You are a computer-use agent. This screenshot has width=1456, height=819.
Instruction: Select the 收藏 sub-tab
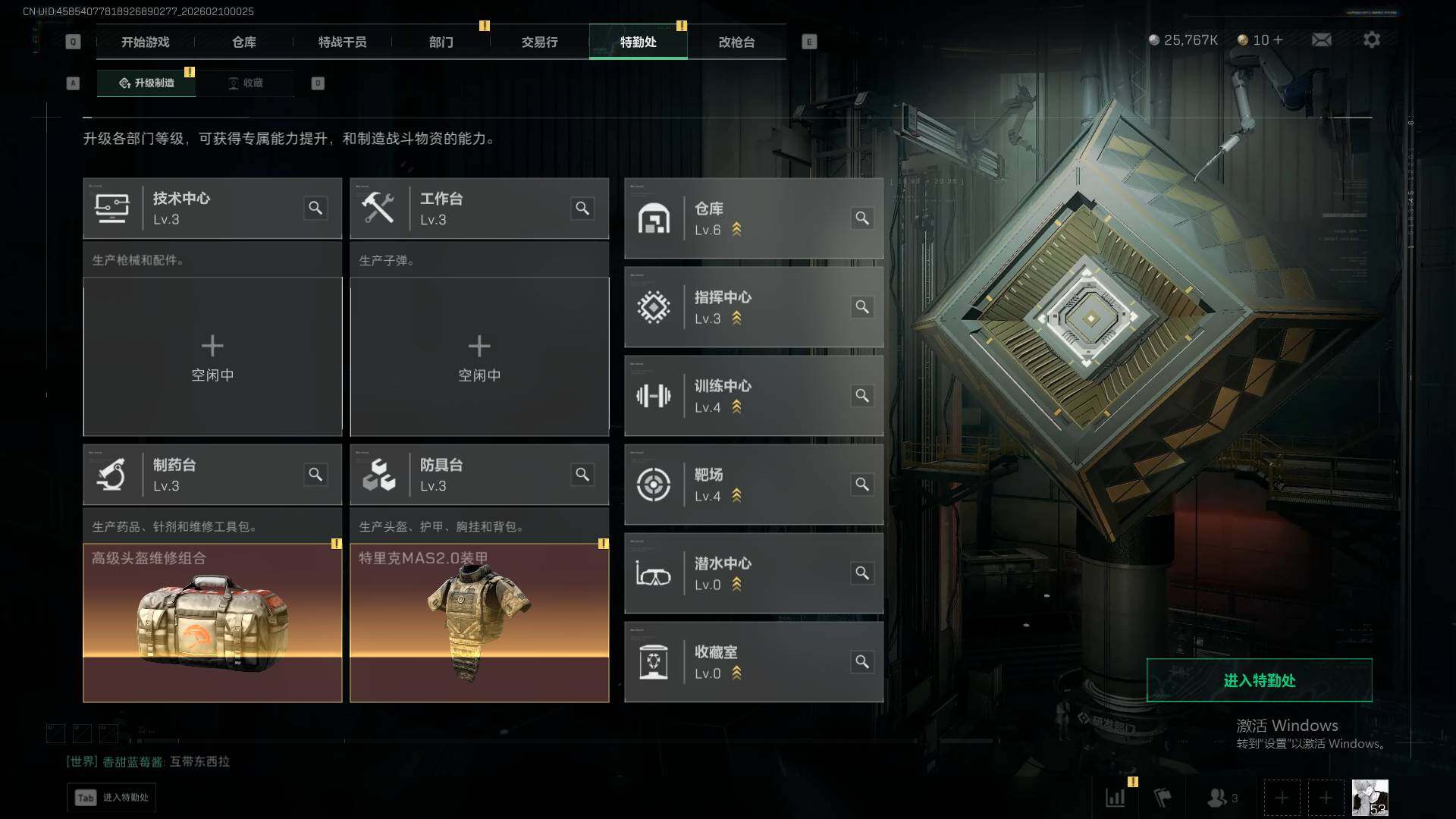click(x=246, y=83)
